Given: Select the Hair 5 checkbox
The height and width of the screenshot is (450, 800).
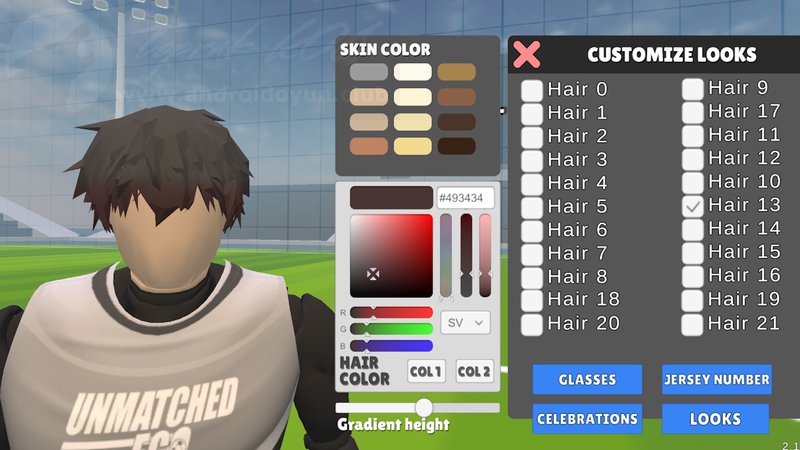Looking at the screenshot, I should (532, 207).
